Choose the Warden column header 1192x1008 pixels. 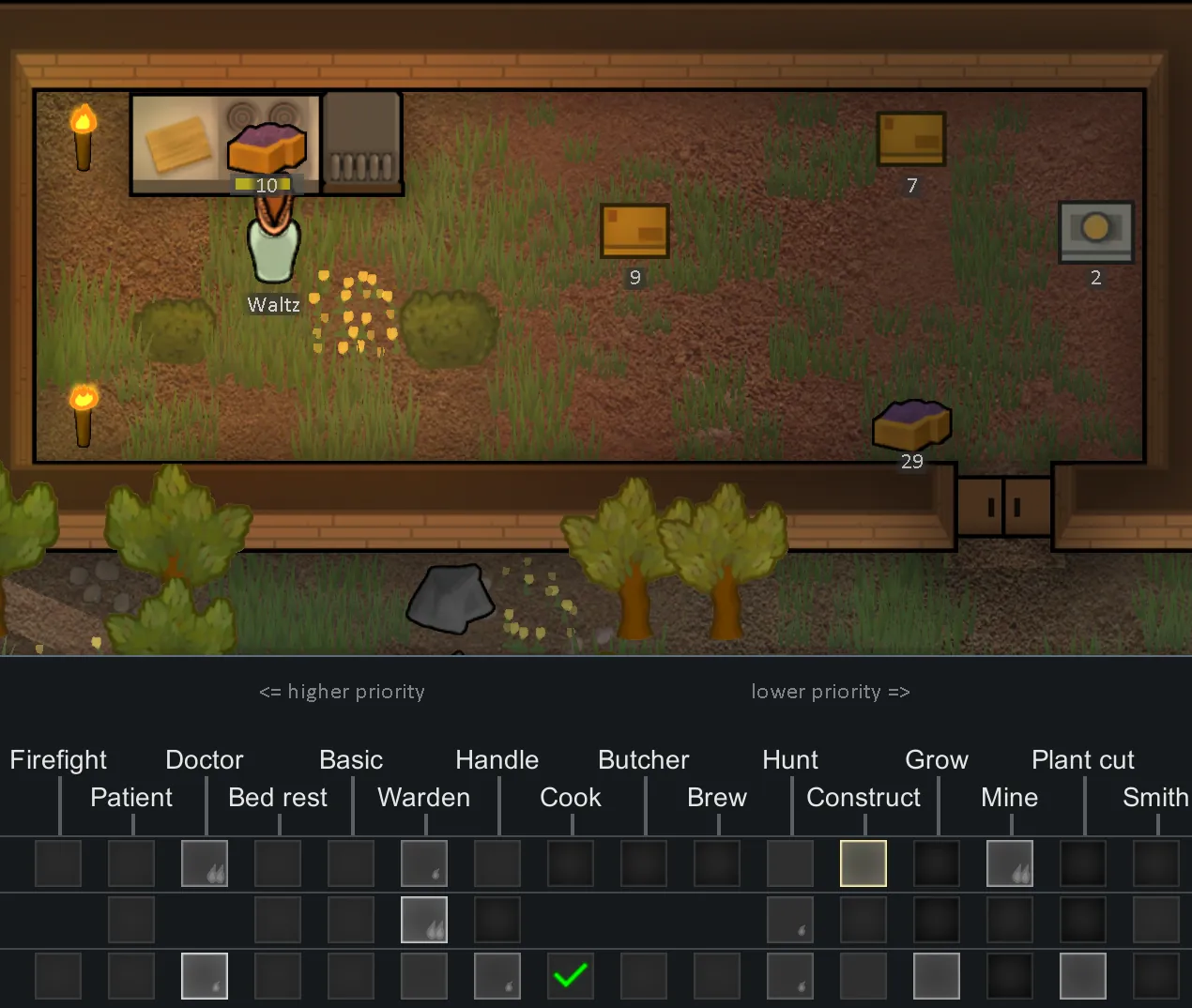[424, 797]
